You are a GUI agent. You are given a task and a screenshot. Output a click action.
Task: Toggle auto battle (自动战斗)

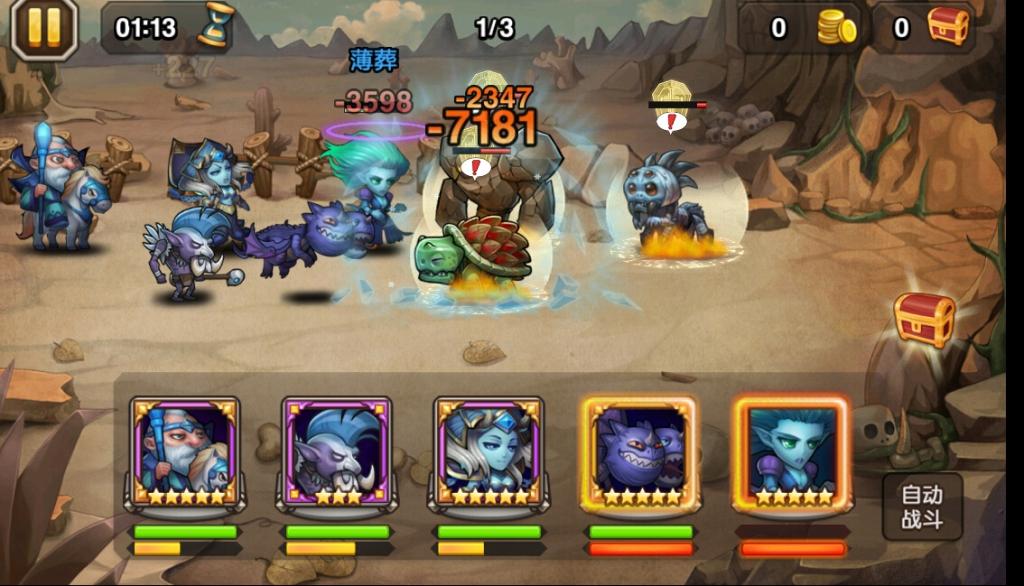pyautogui.click(x=921, y=506)
